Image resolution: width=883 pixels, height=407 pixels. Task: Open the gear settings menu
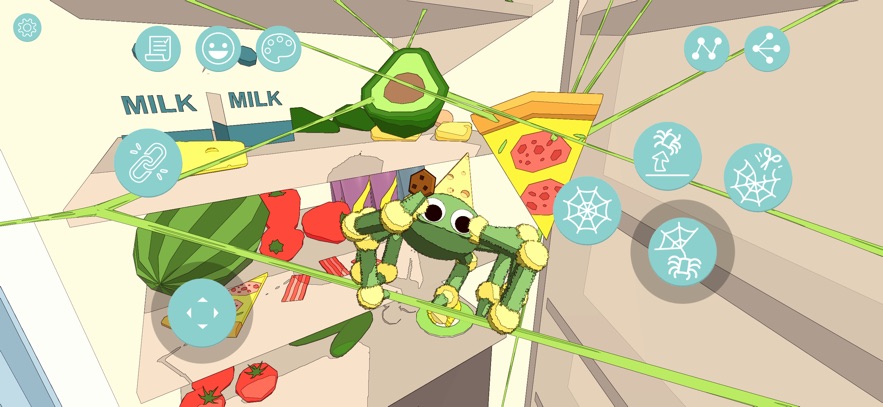pos(27,28)
